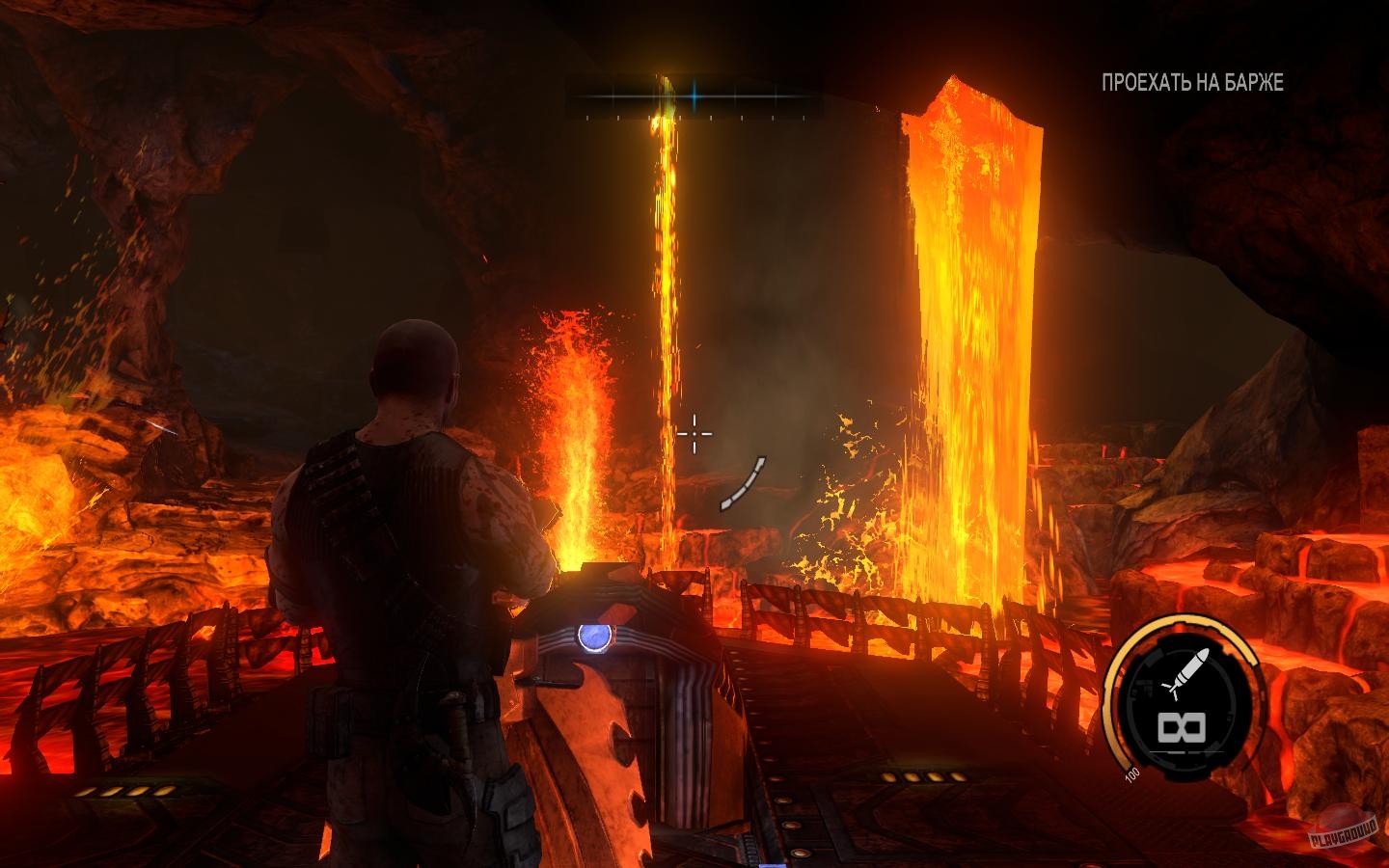Click the infinity ammo symbol in the HUD

click(x=1182, y=728)
